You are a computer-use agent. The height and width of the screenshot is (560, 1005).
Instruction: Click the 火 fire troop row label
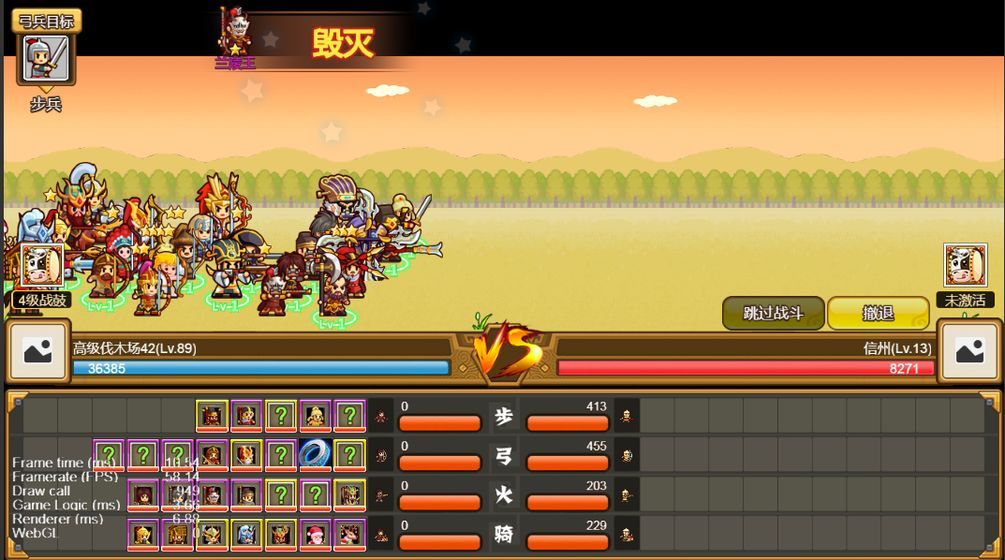pyautogui.click(x=503, y=495)
